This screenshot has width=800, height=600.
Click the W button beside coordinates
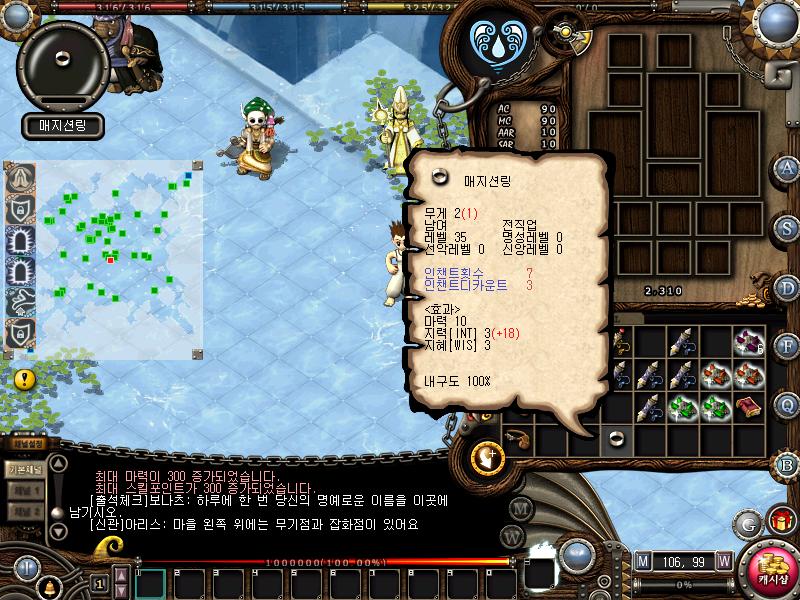(723, 560)
